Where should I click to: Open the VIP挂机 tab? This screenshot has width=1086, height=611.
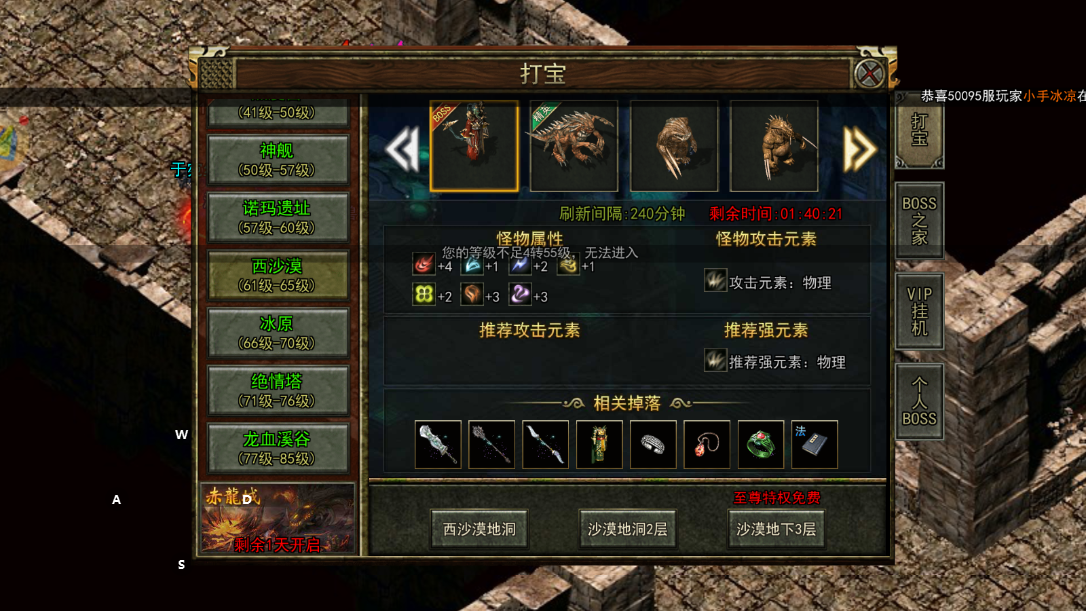[919, 311]
